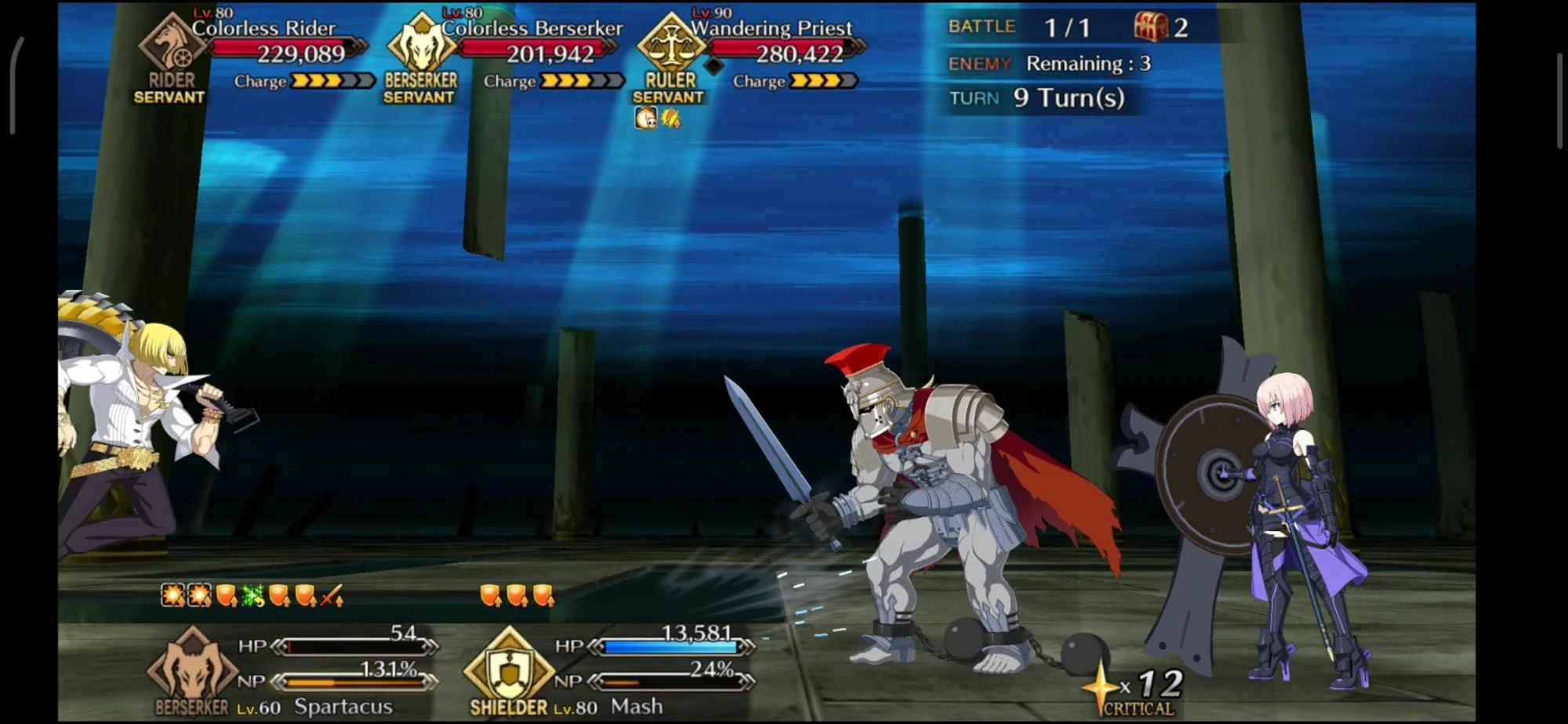Tap the ENEMY Remaining: 3 indicator
The image size is (1568, 724).
tap(1051, 63)
